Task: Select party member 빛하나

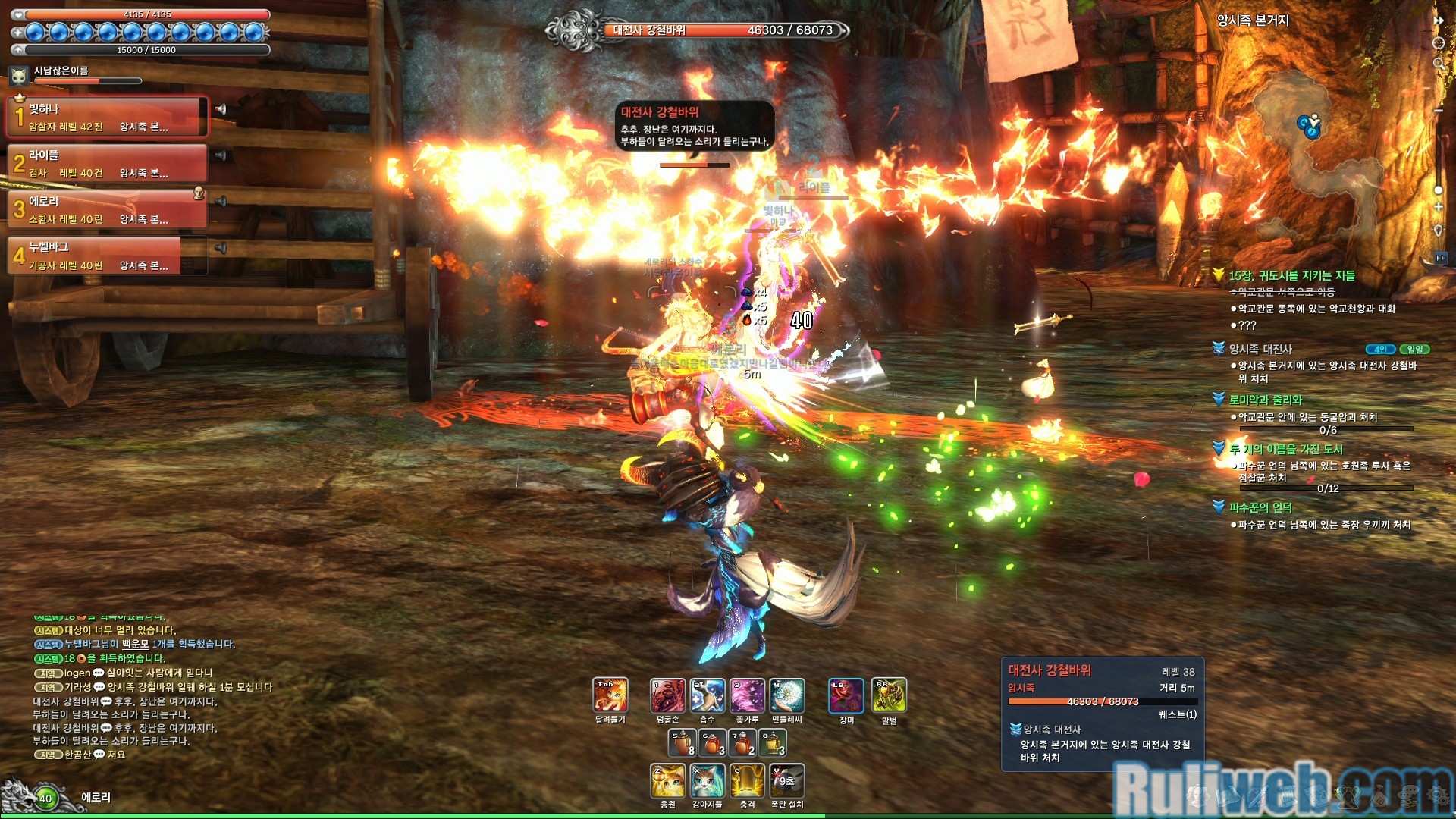Action: point(106,117)
